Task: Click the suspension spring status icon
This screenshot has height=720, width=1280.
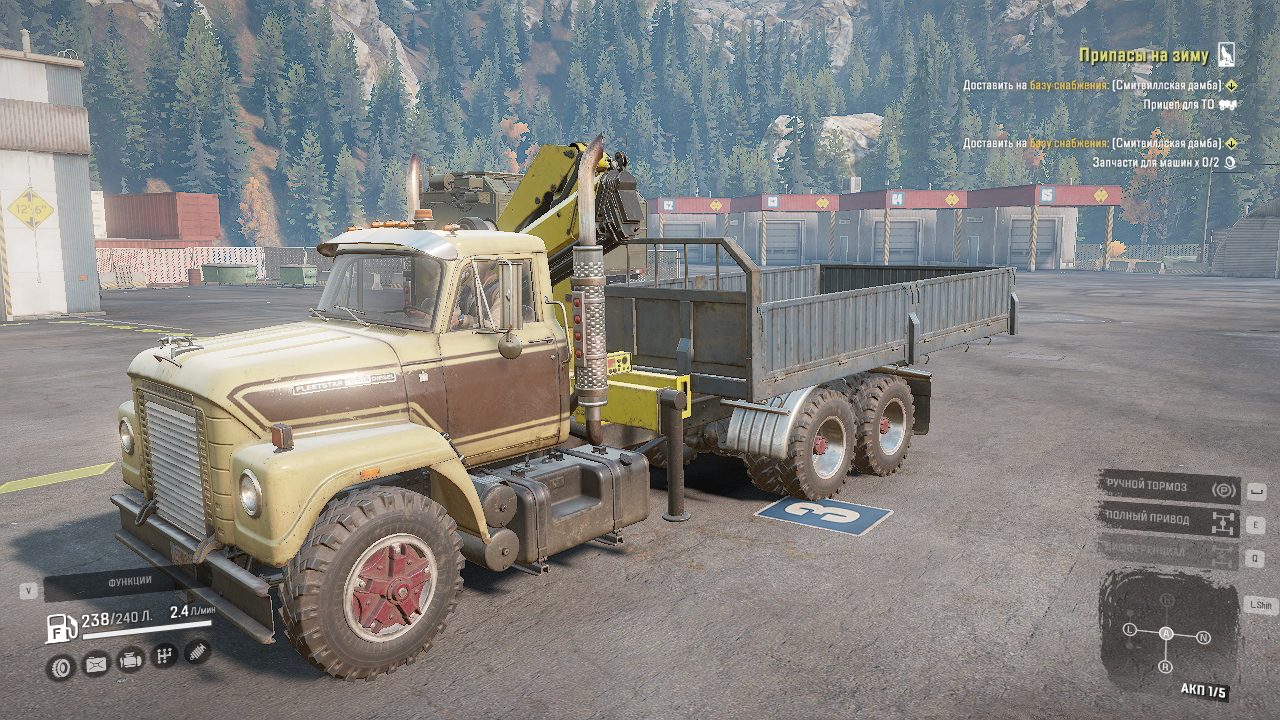Action: click(198, 651)
